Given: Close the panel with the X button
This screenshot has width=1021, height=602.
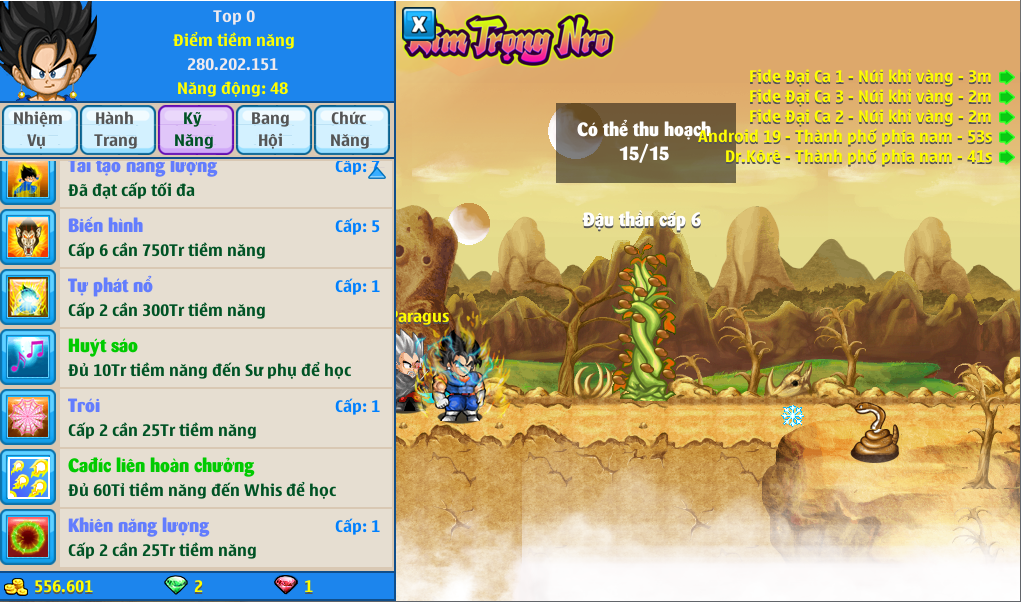Looking at the screenshot, I should (x=419, y=24).
